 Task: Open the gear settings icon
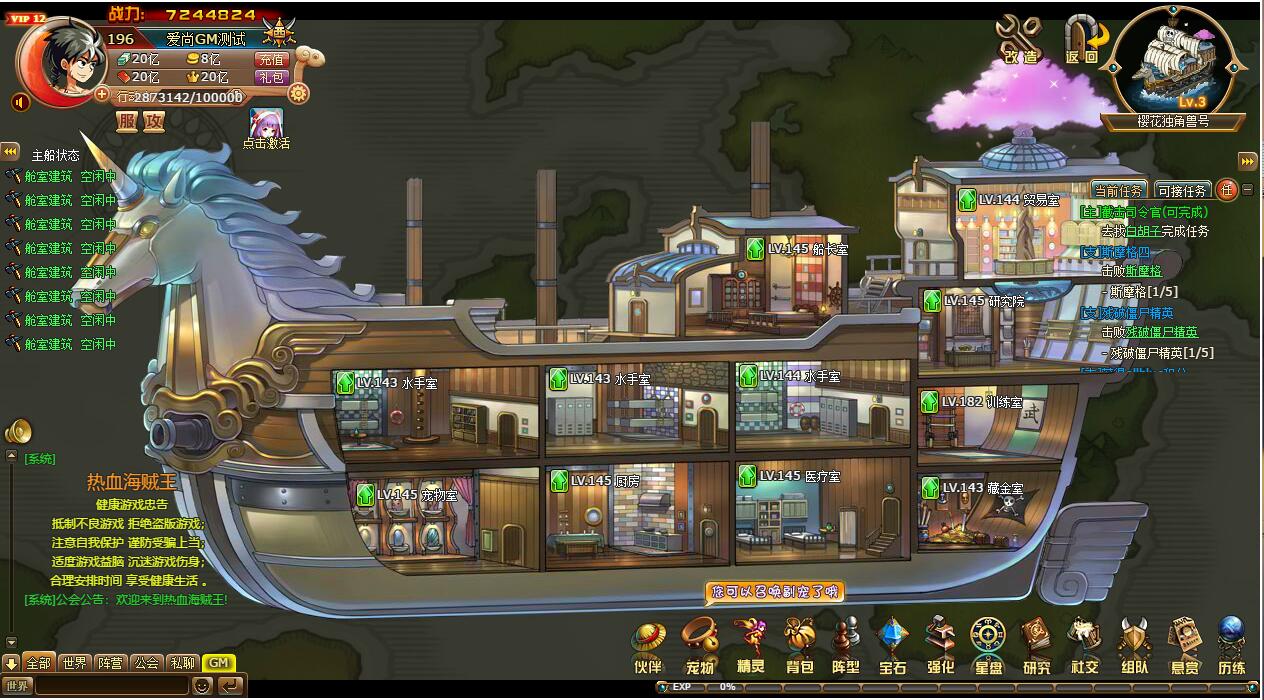click(297, 93)
